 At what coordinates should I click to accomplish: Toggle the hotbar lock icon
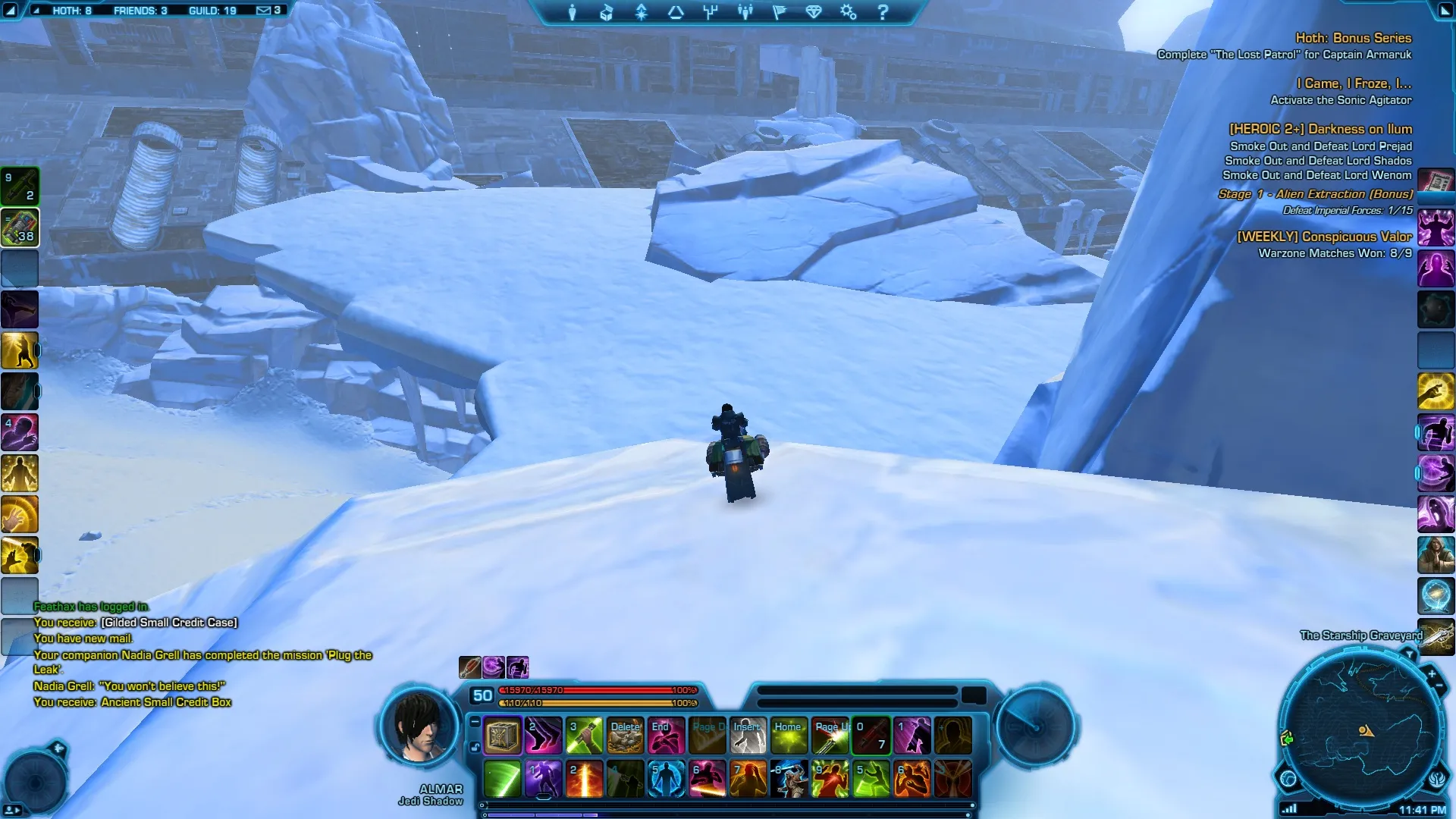click(475, 747)
